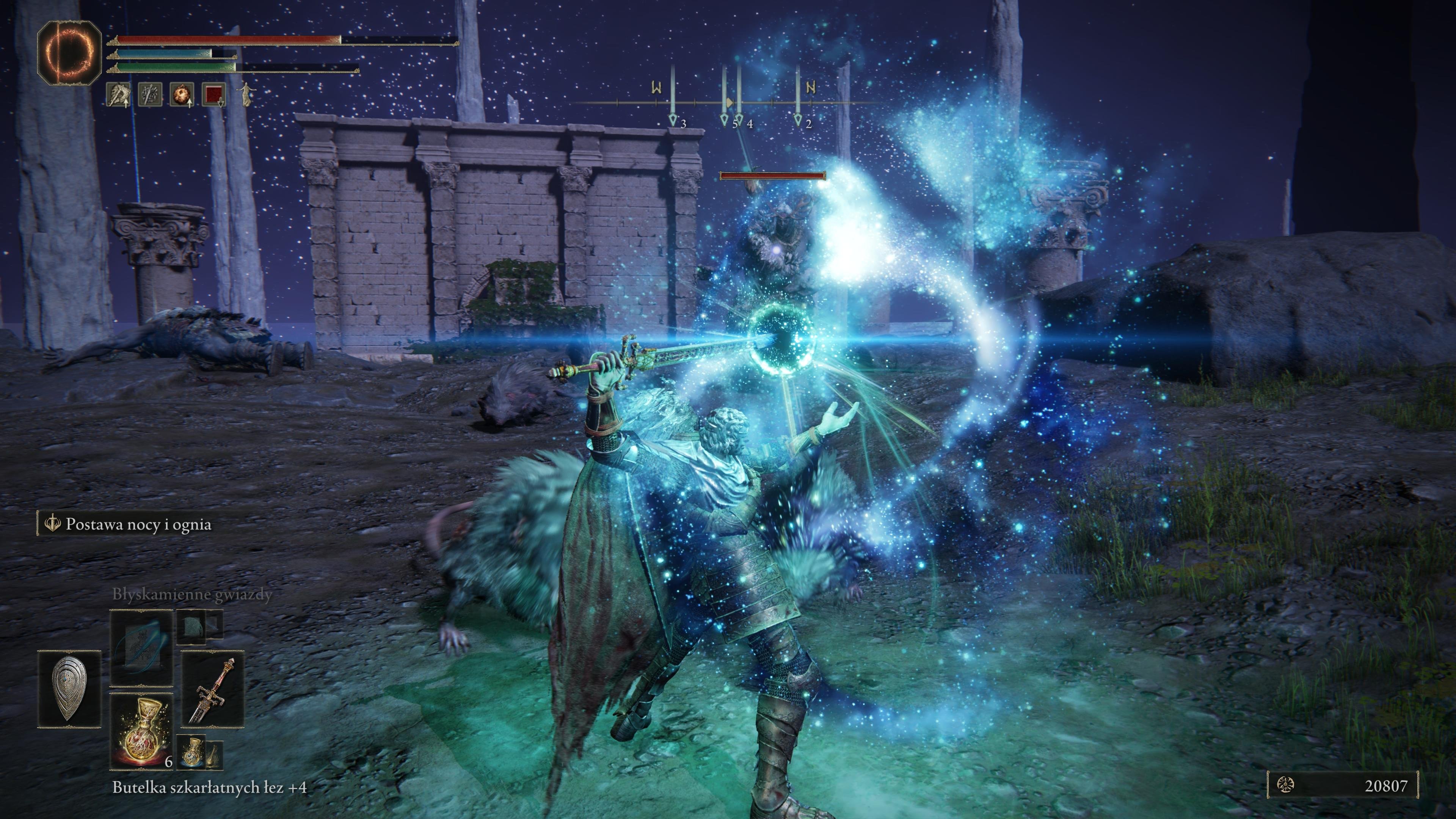Select the ornate sword weapon slot
The image size is (1456, 819).
pos(212,689)
